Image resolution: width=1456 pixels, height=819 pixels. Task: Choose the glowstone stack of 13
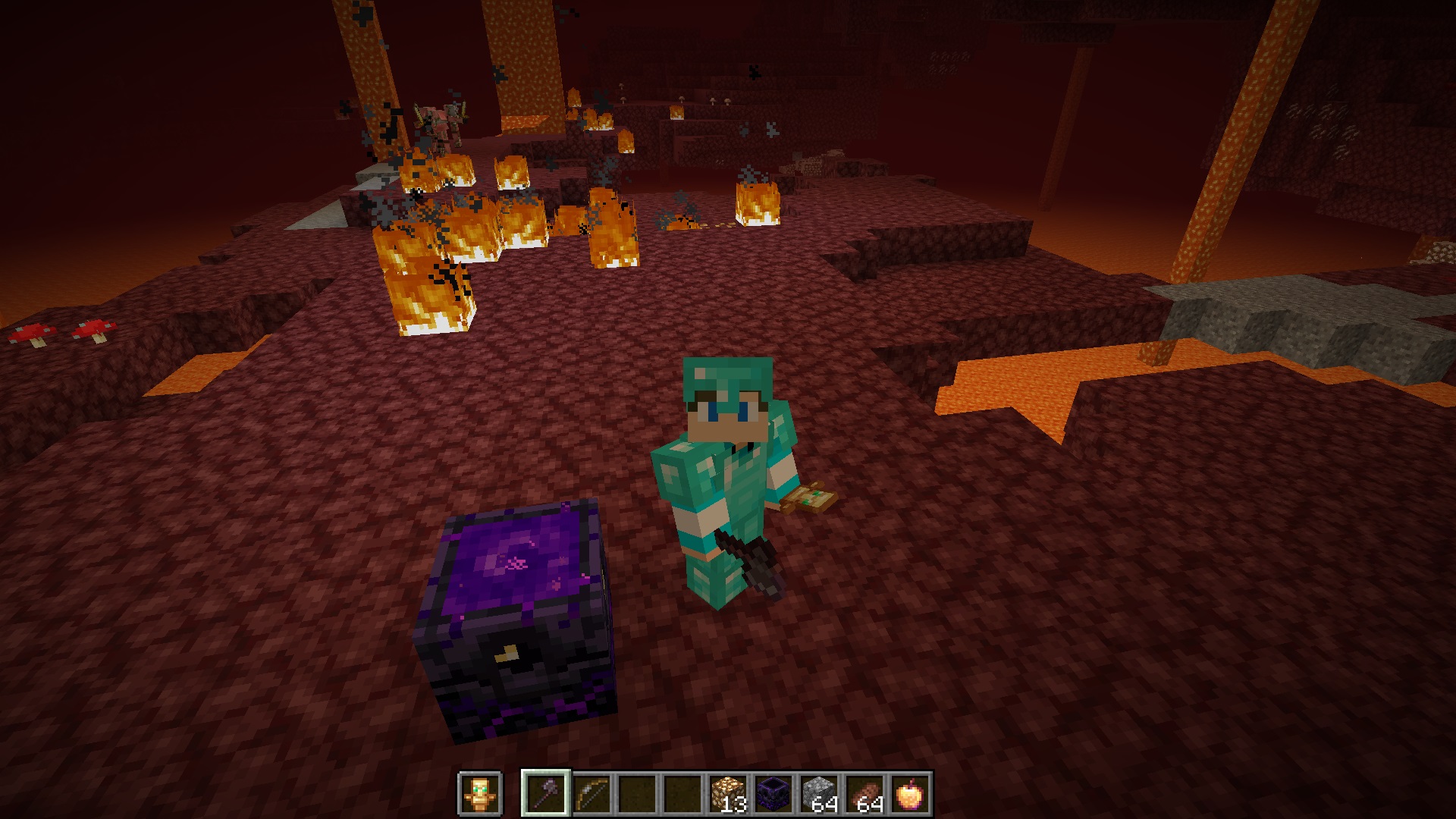(727, 794)
